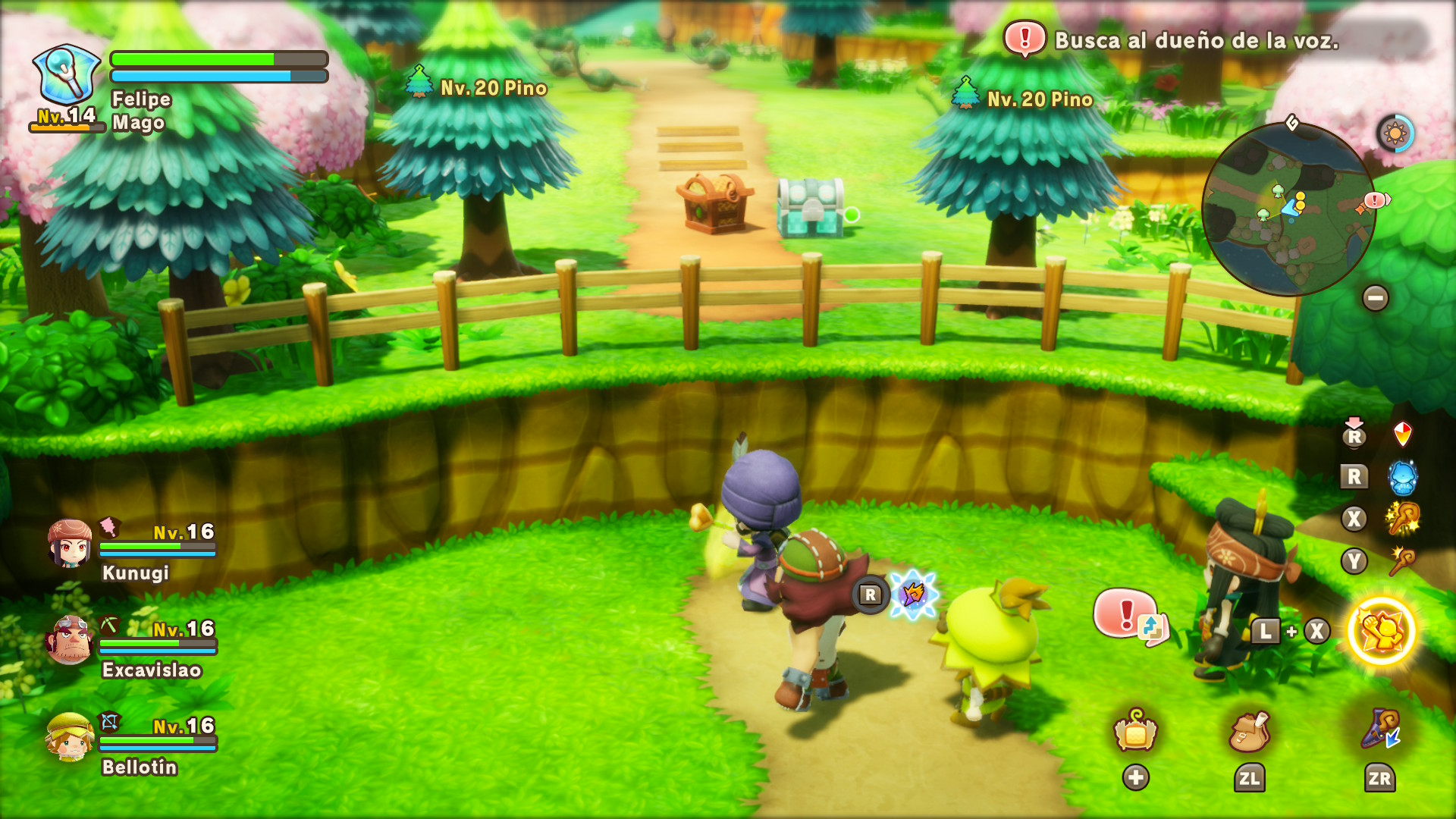The height and width of the screenshot is (819, 1456).
Task: Select Excavislao's party portrait
Action: pos(70,641)
